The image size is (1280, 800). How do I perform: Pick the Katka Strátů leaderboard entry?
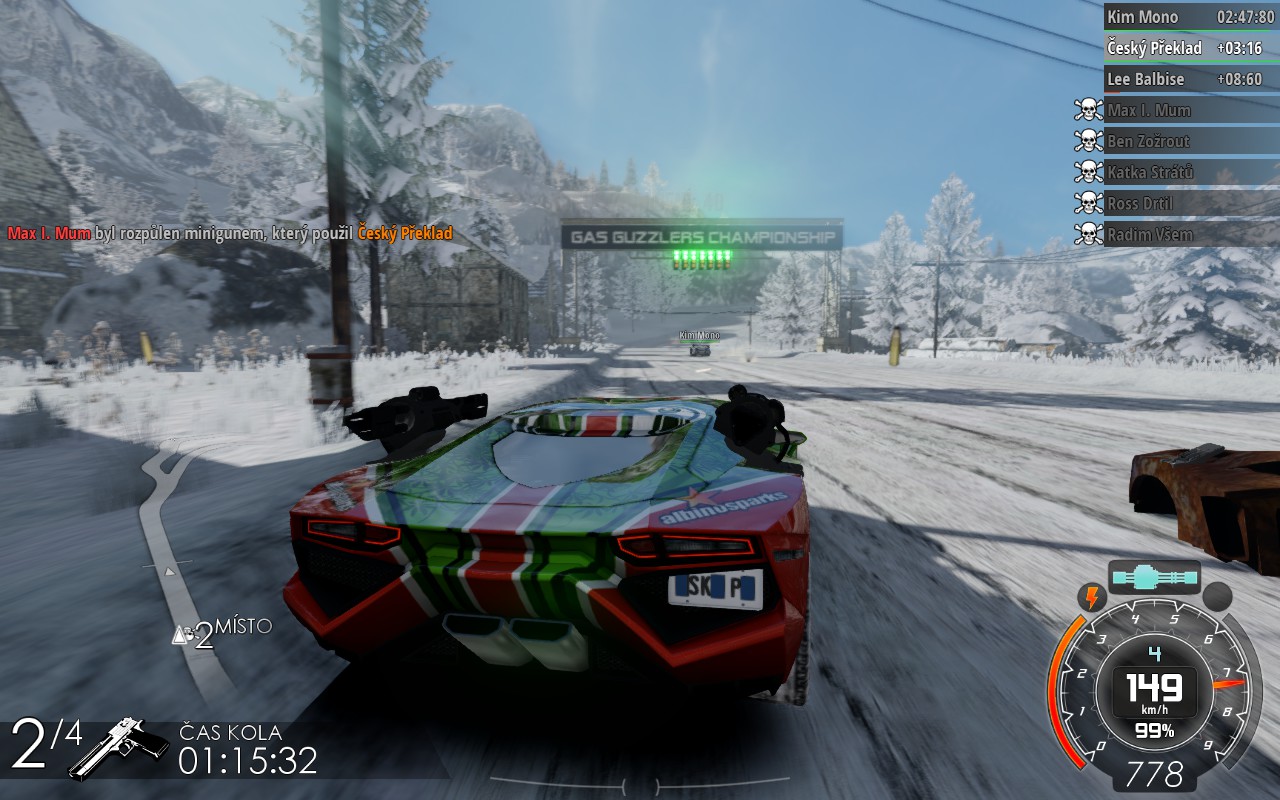[x=1190, y=172]
